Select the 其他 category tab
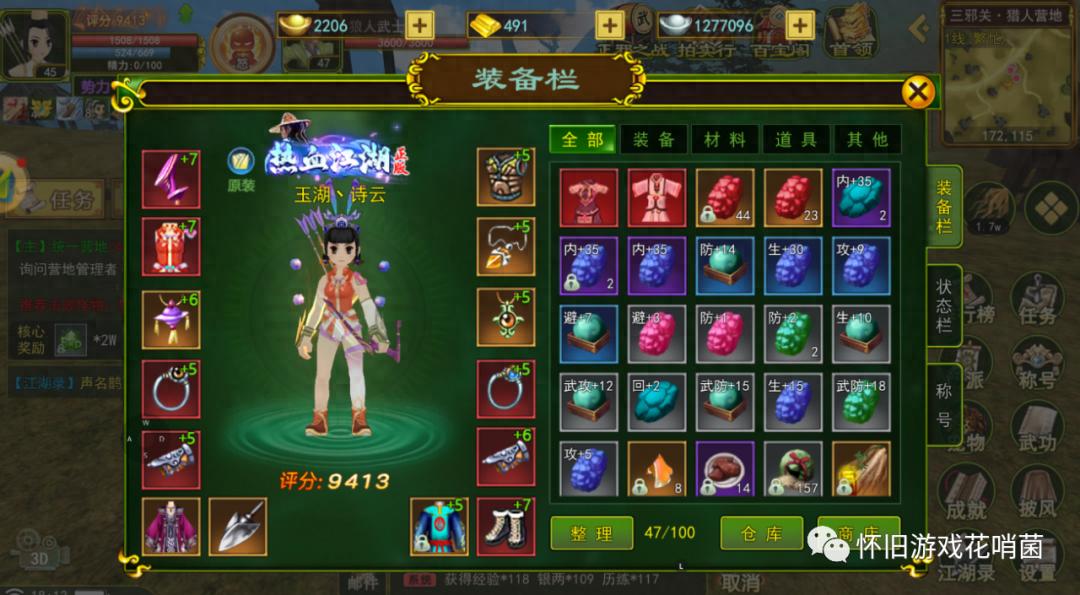This screenshot has height=595, width=1080. (867, 140)
